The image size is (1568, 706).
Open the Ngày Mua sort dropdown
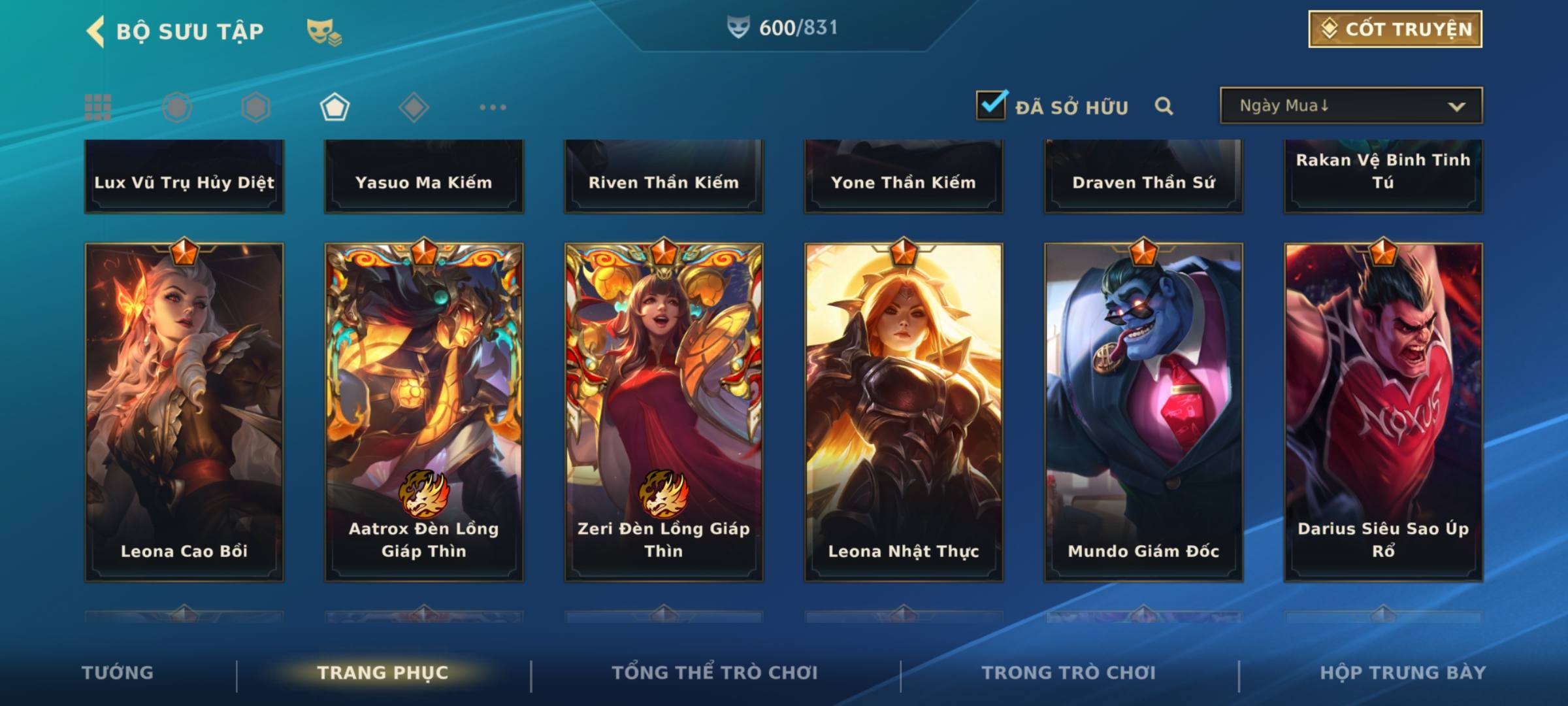(x=1350, y=106)
